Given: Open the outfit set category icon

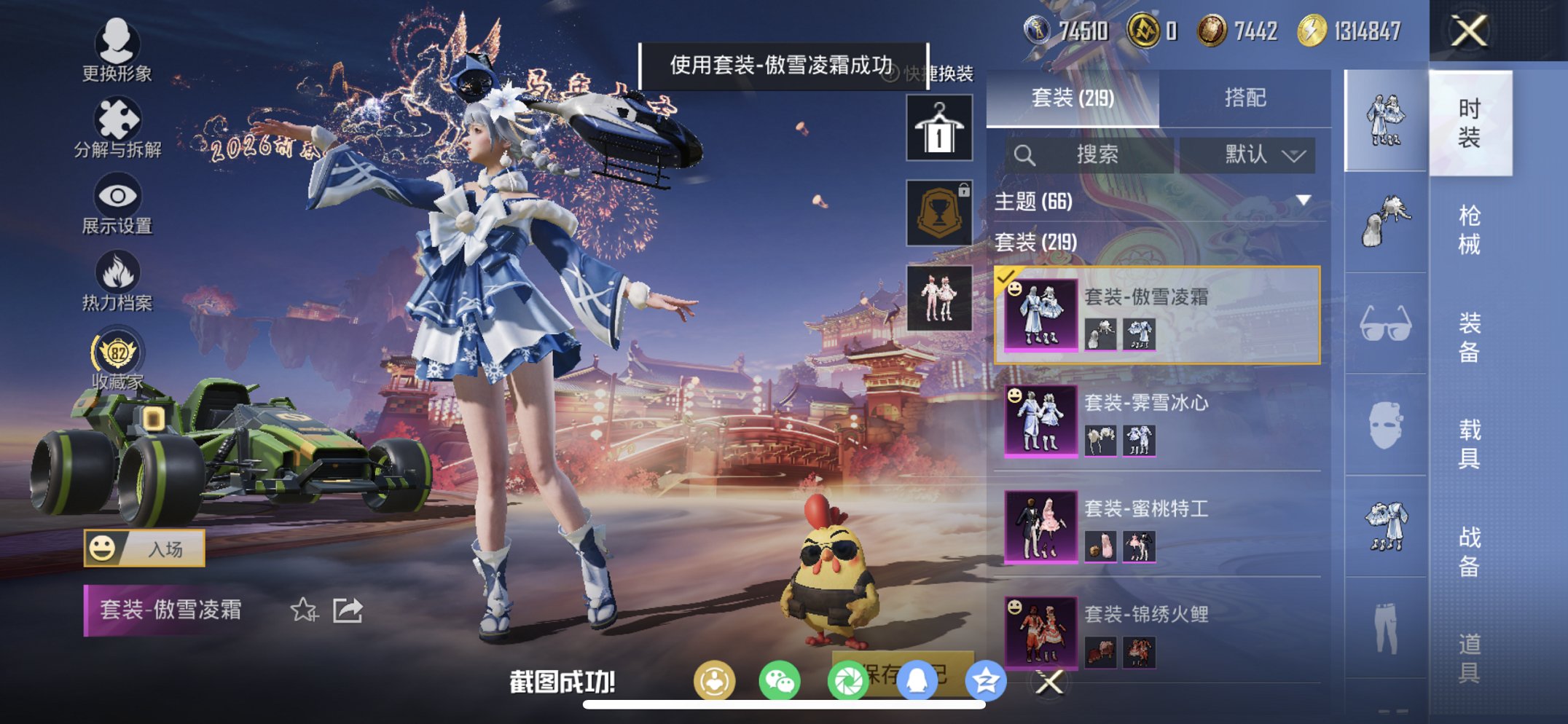Looking at the screenshot, I should point(1384,120).
